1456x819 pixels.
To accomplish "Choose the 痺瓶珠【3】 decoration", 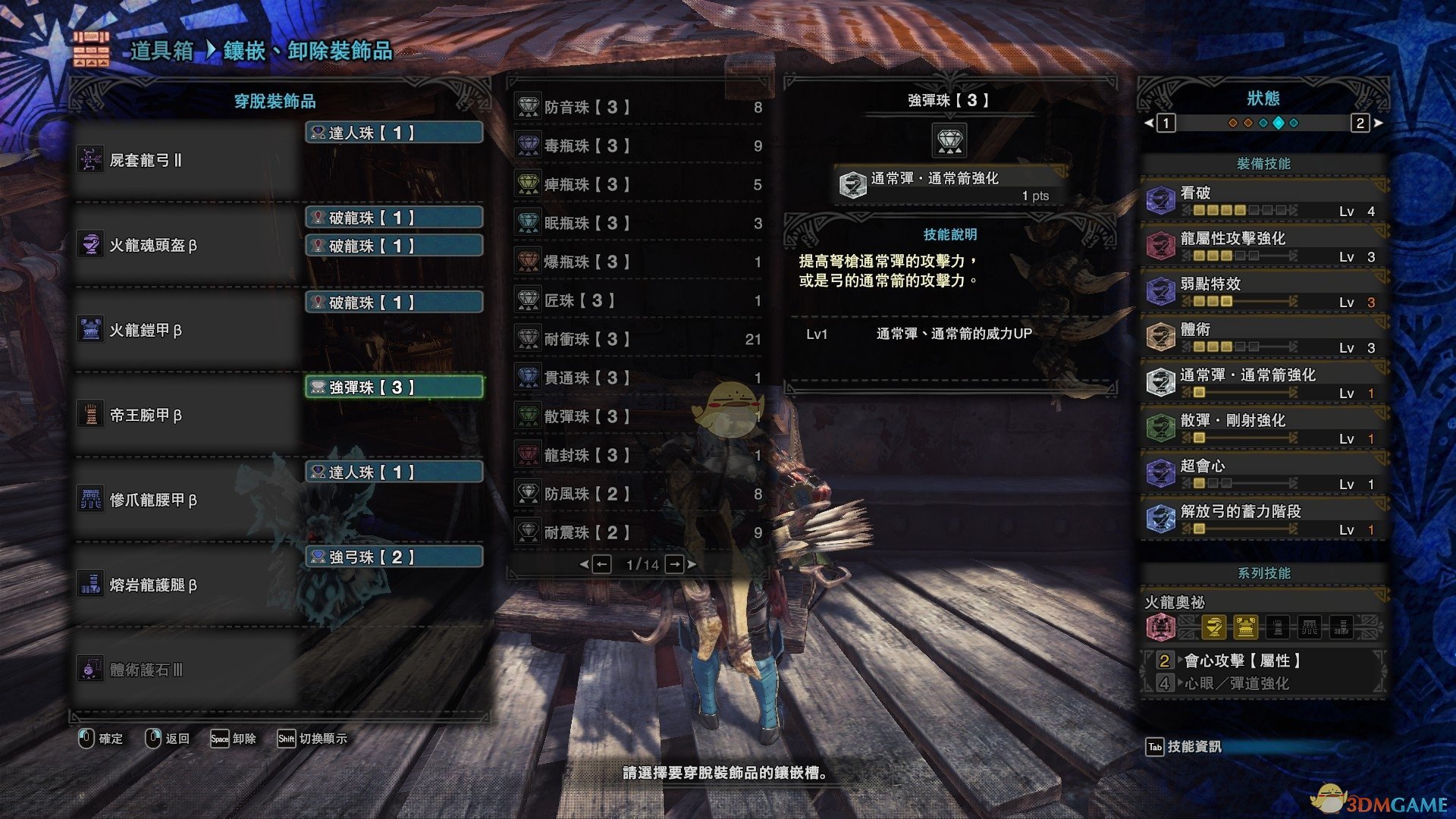I will pos(637,185).
